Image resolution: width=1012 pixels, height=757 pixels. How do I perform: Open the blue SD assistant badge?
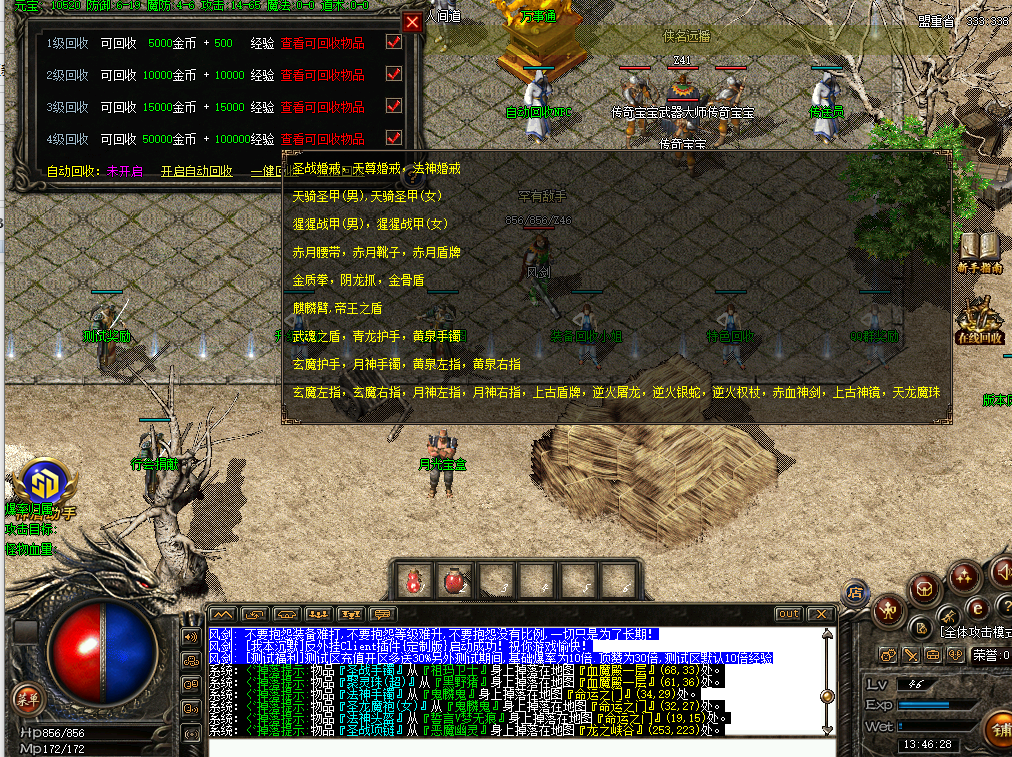coord(43,482)
